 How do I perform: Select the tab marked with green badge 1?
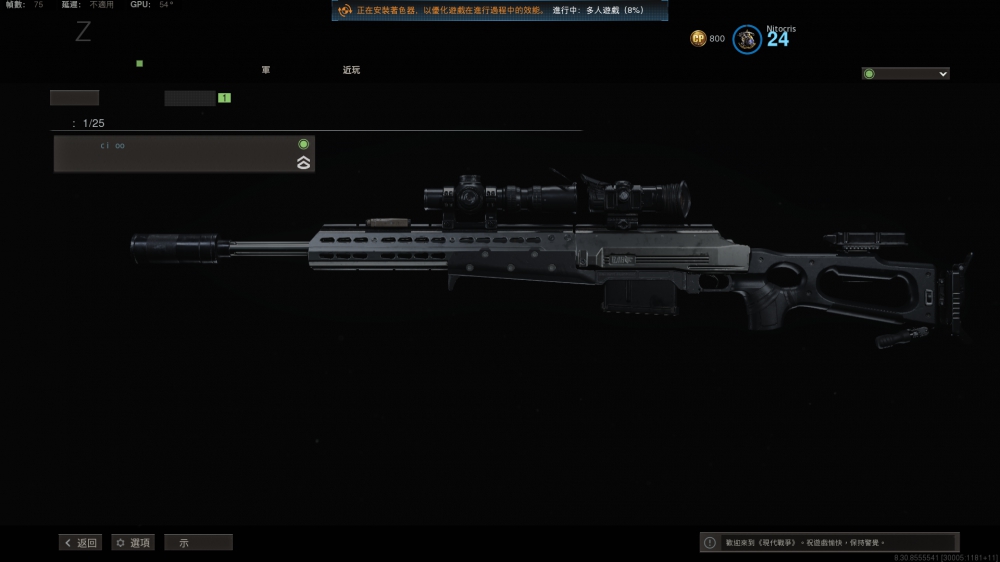coord(190,98)
